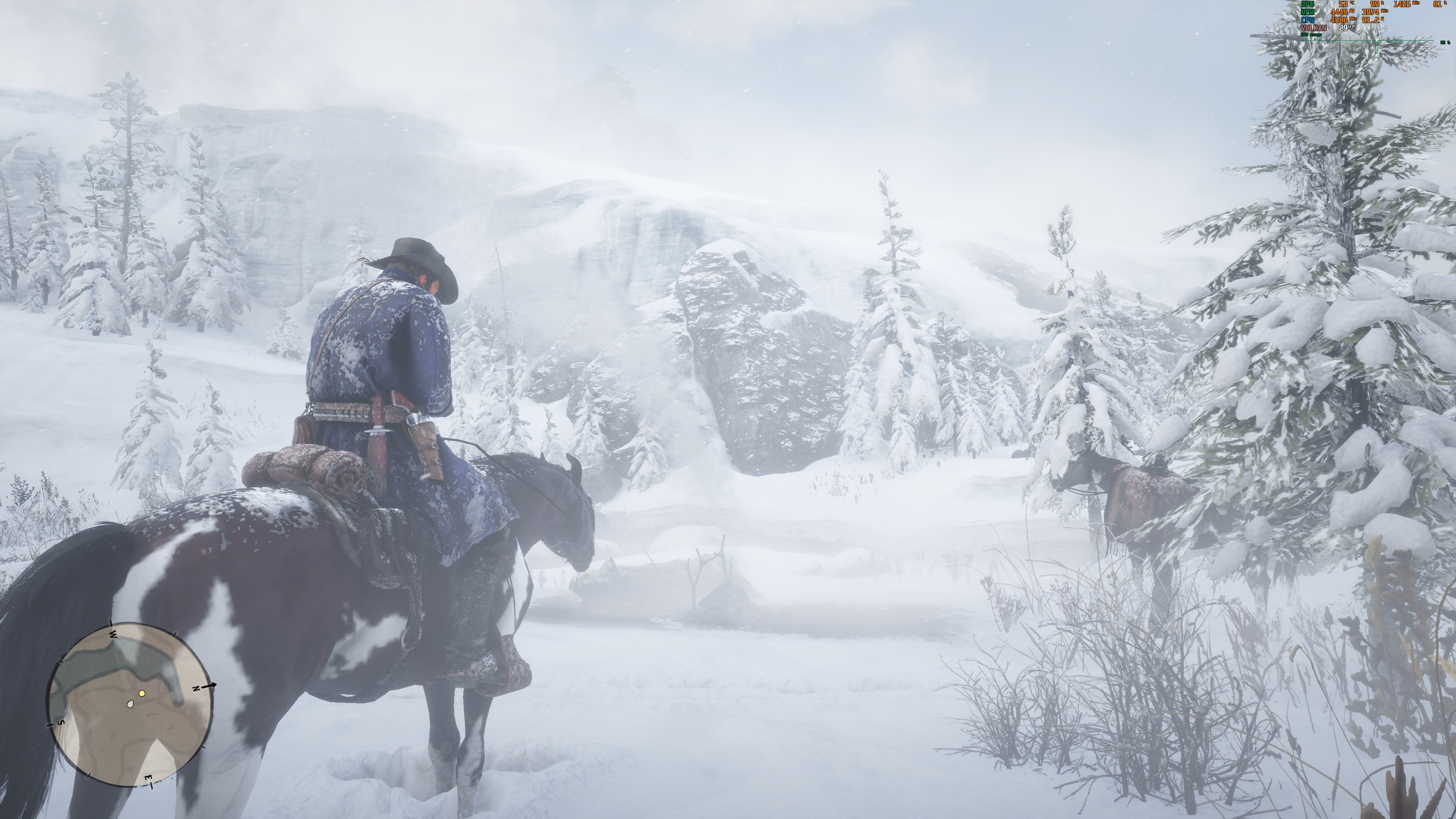The width and height of the screenshot is (1456, 819).
Task: Select the CPU clock readout showing 4586 MHz
Action: pos(1340,21)
